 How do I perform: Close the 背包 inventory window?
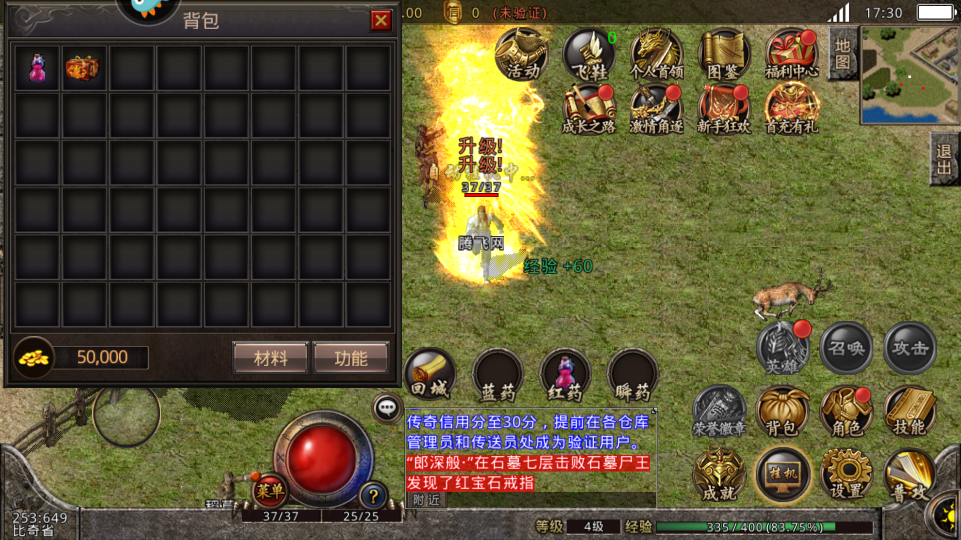[381, 21]
